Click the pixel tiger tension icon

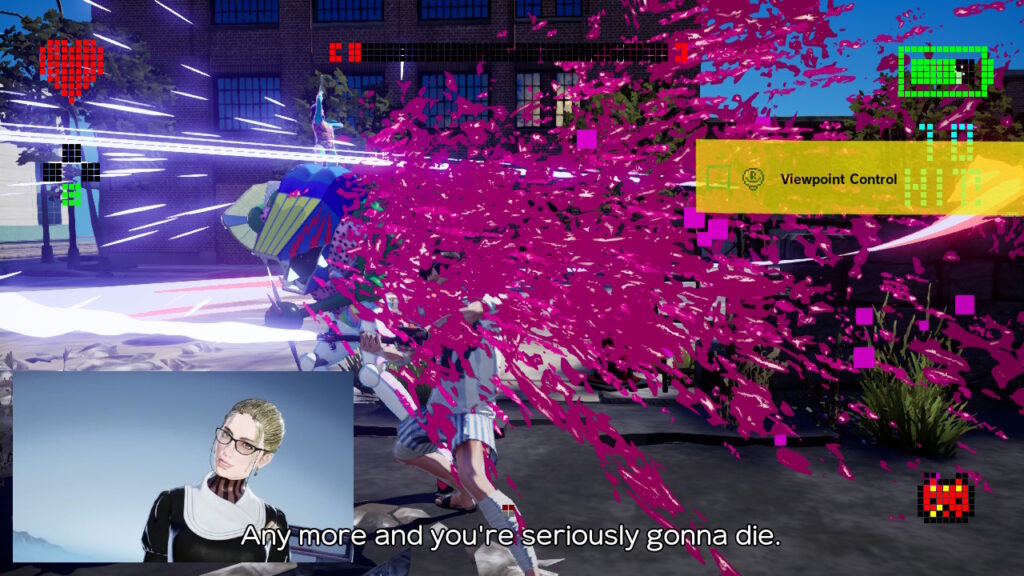point(945,498)
